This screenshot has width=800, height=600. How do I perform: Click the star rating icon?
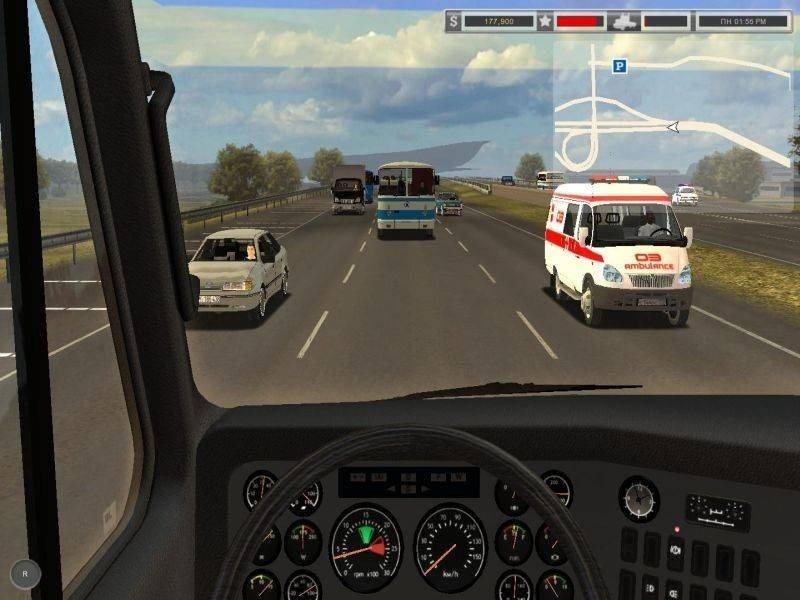tap(544, 19)
